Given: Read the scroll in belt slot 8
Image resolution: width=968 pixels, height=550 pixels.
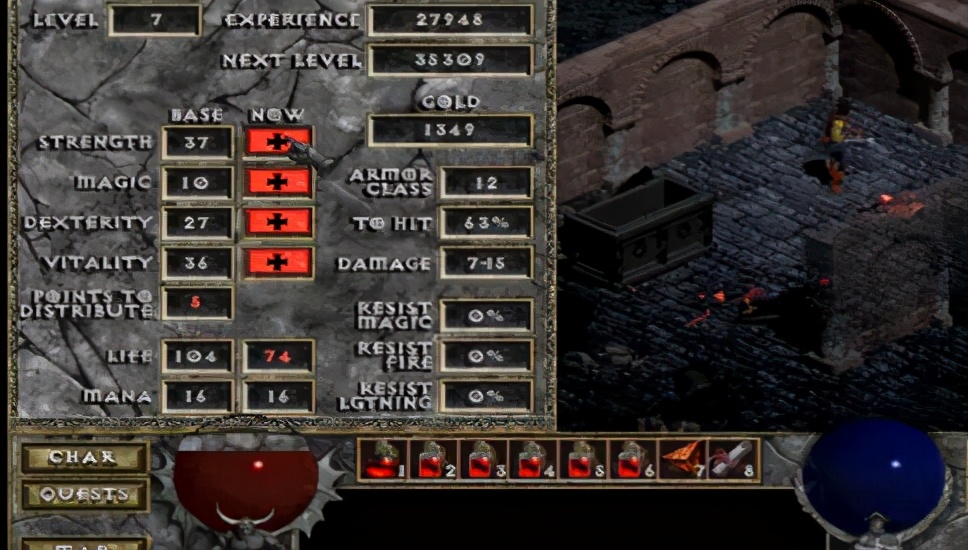Looking at the screenshot, I should tap(732, 459).
